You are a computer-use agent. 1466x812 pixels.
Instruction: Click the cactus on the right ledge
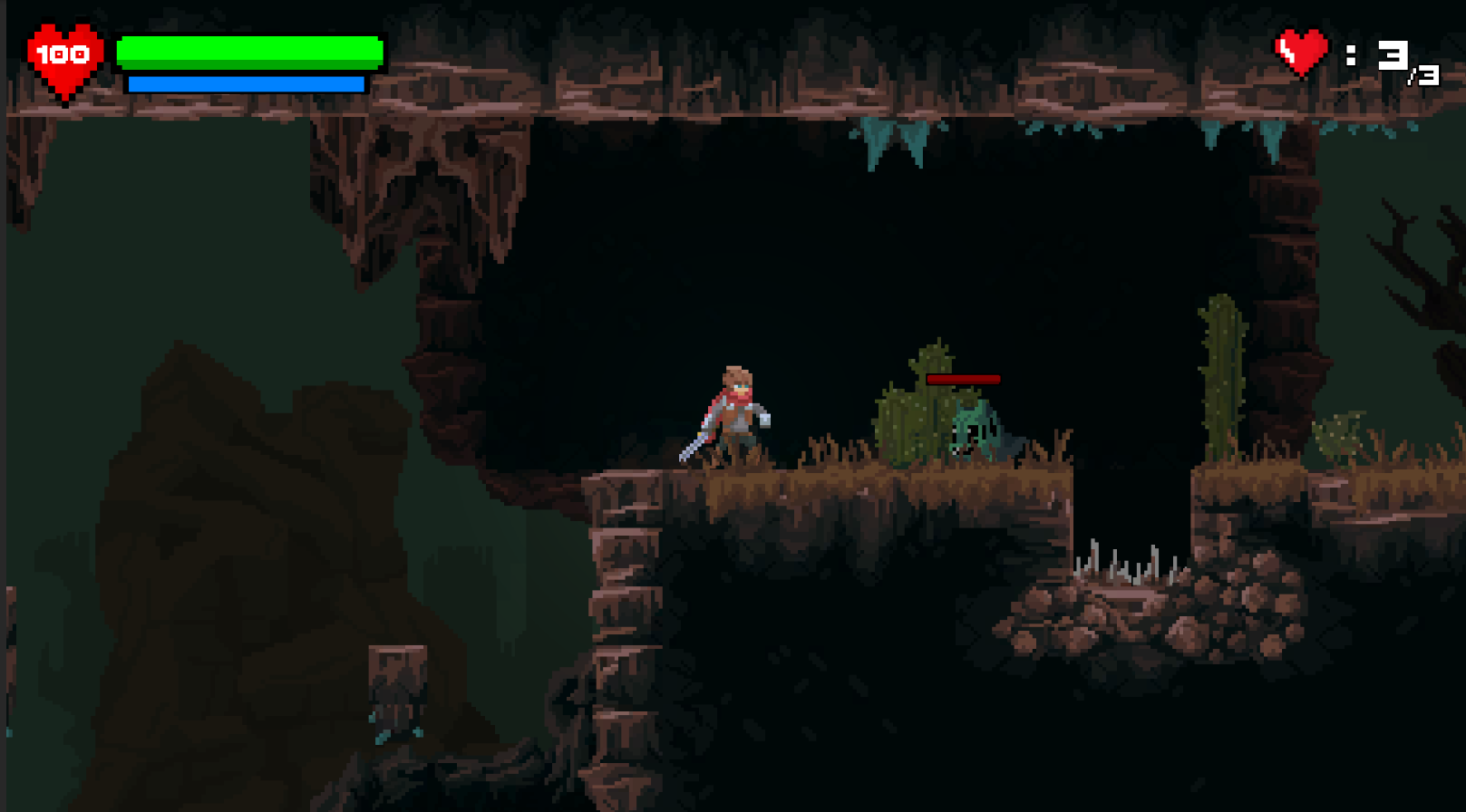(1219, 381)
